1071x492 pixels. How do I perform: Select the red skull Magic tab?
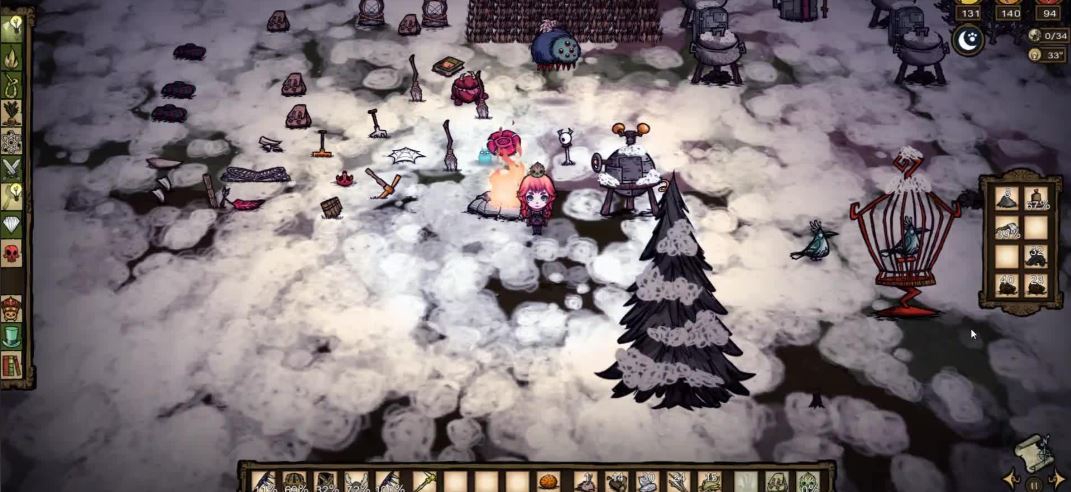[x=13, y=253]
